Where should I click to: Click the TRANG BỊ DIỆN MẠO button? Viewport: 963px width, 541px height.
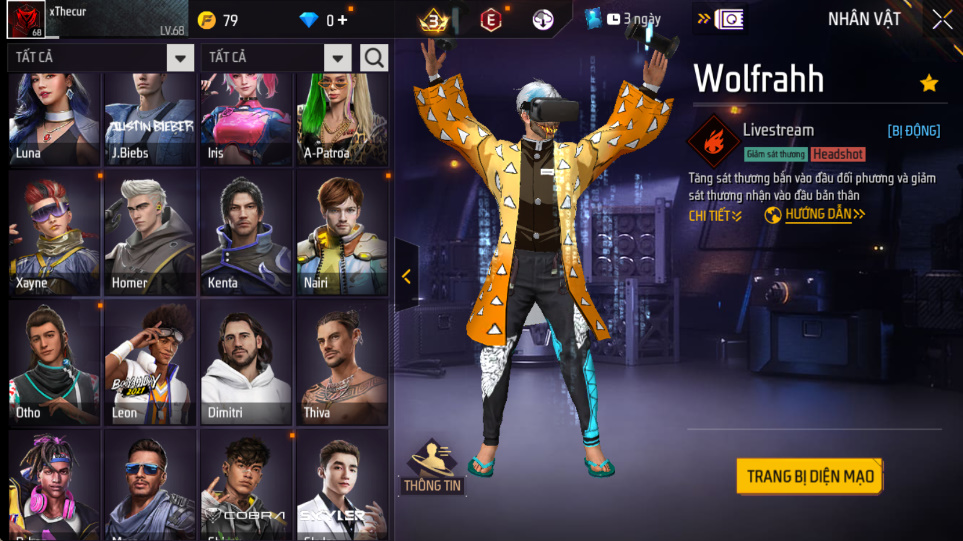[810, 476]
